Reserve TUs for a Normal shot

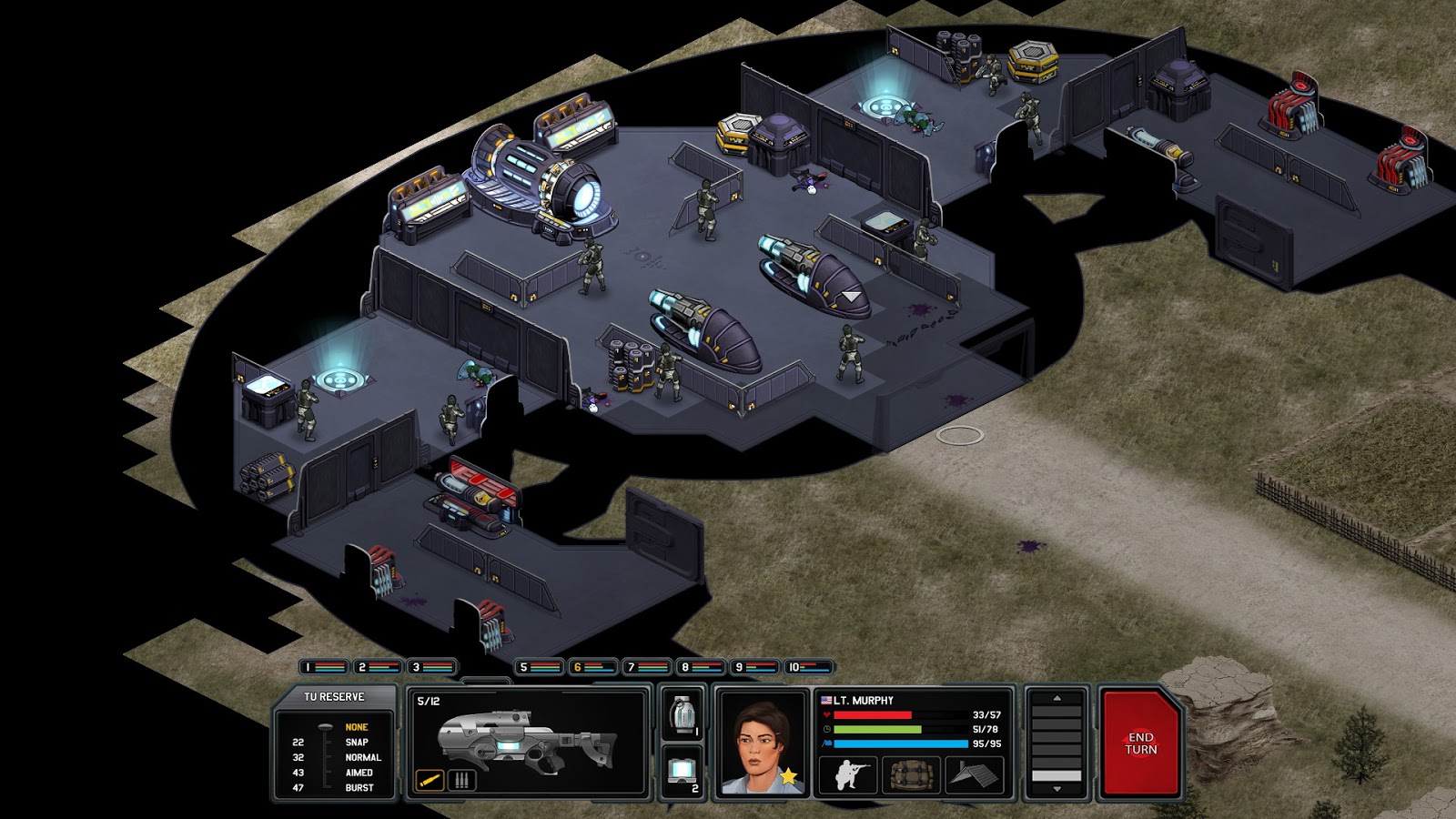tap(362, 757)
